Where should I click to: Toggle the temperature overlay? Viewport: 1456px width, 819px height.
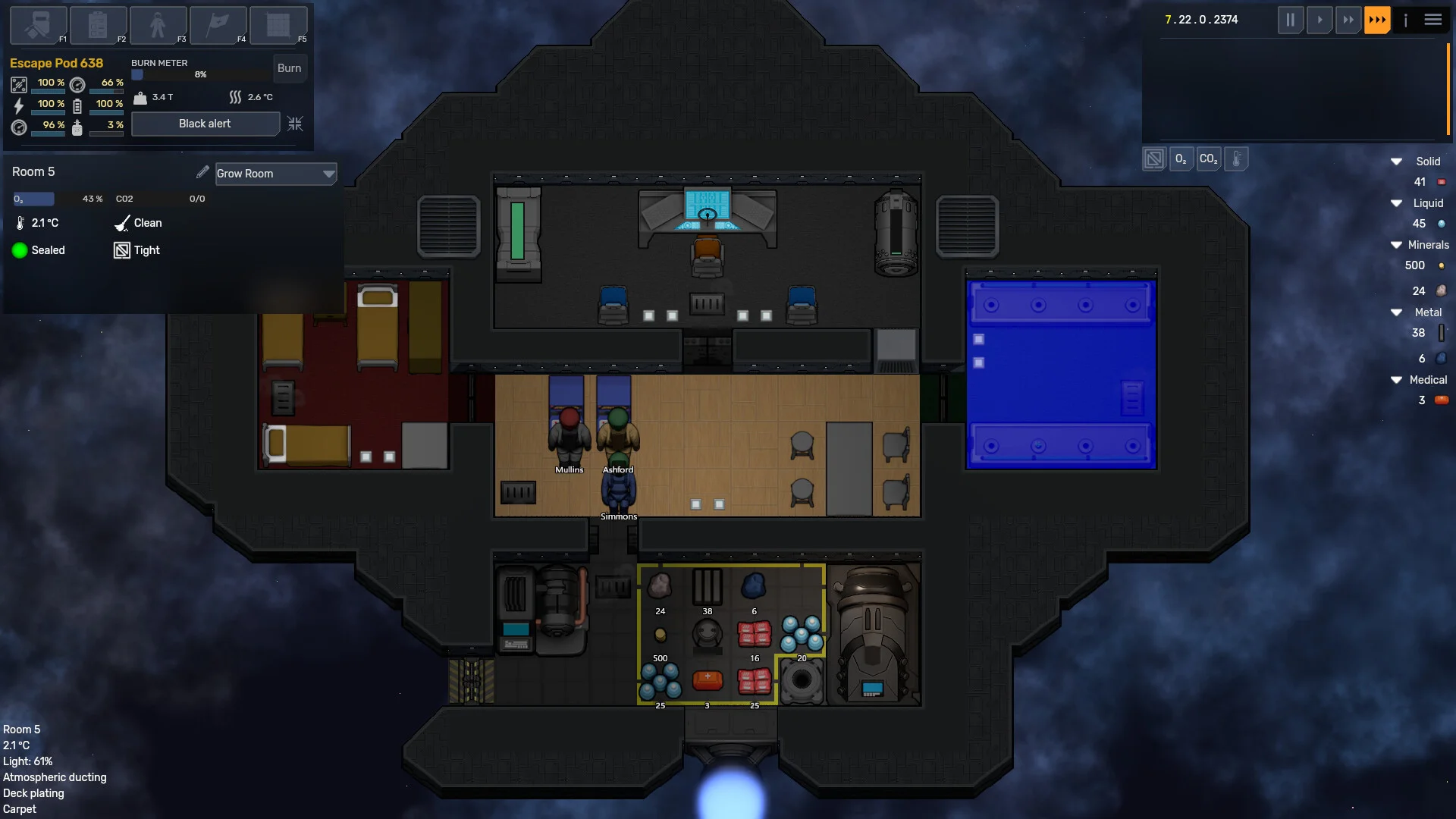point(1236,159)
